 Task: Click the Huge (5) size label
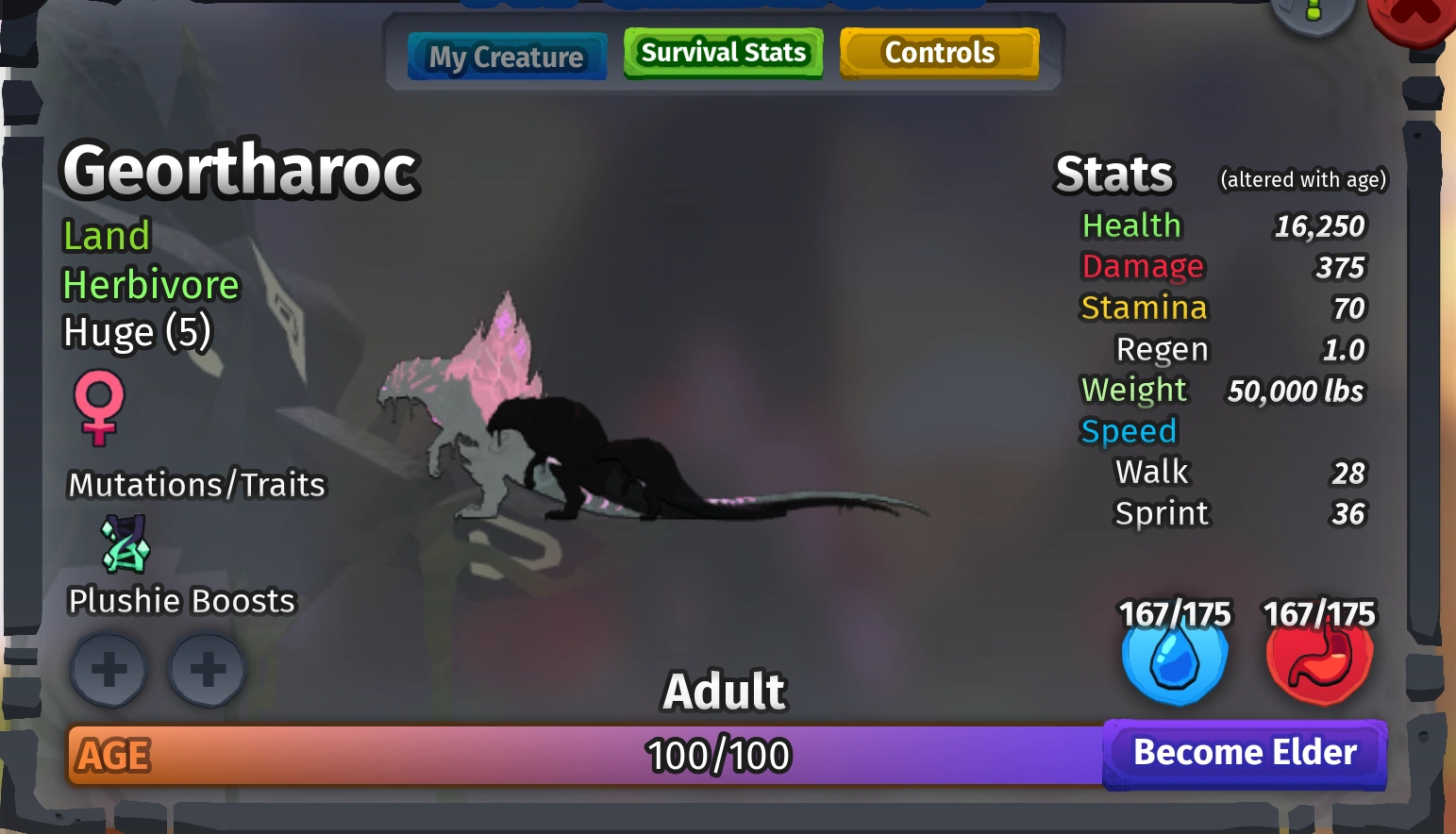pos(137,331)
